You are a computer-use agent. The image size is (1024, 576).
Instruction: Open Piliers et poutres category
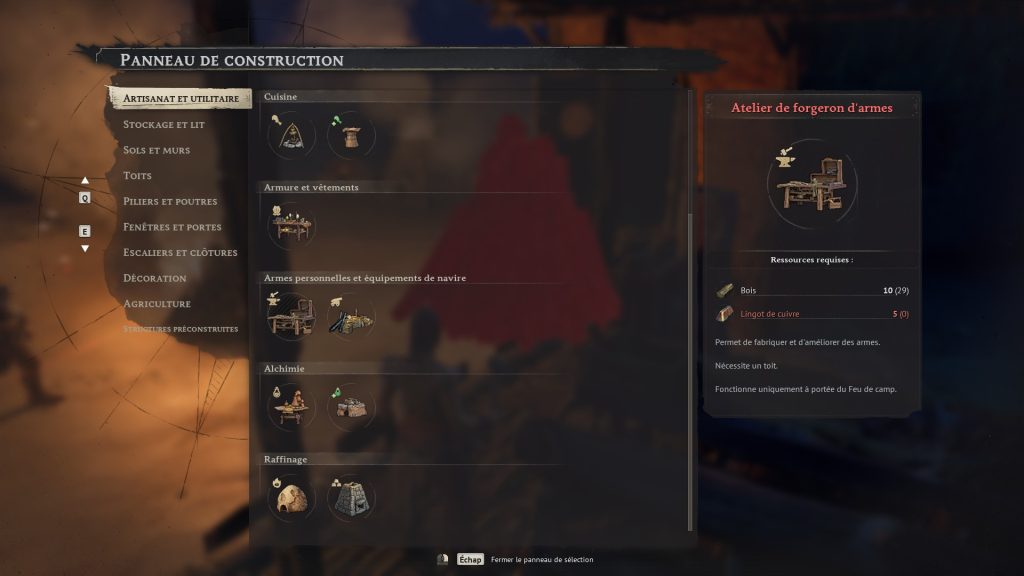(x=170, y=201)
